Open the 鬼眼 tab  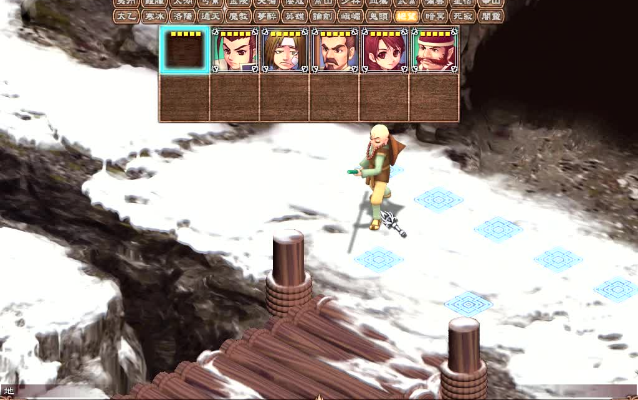pos(378,16)
